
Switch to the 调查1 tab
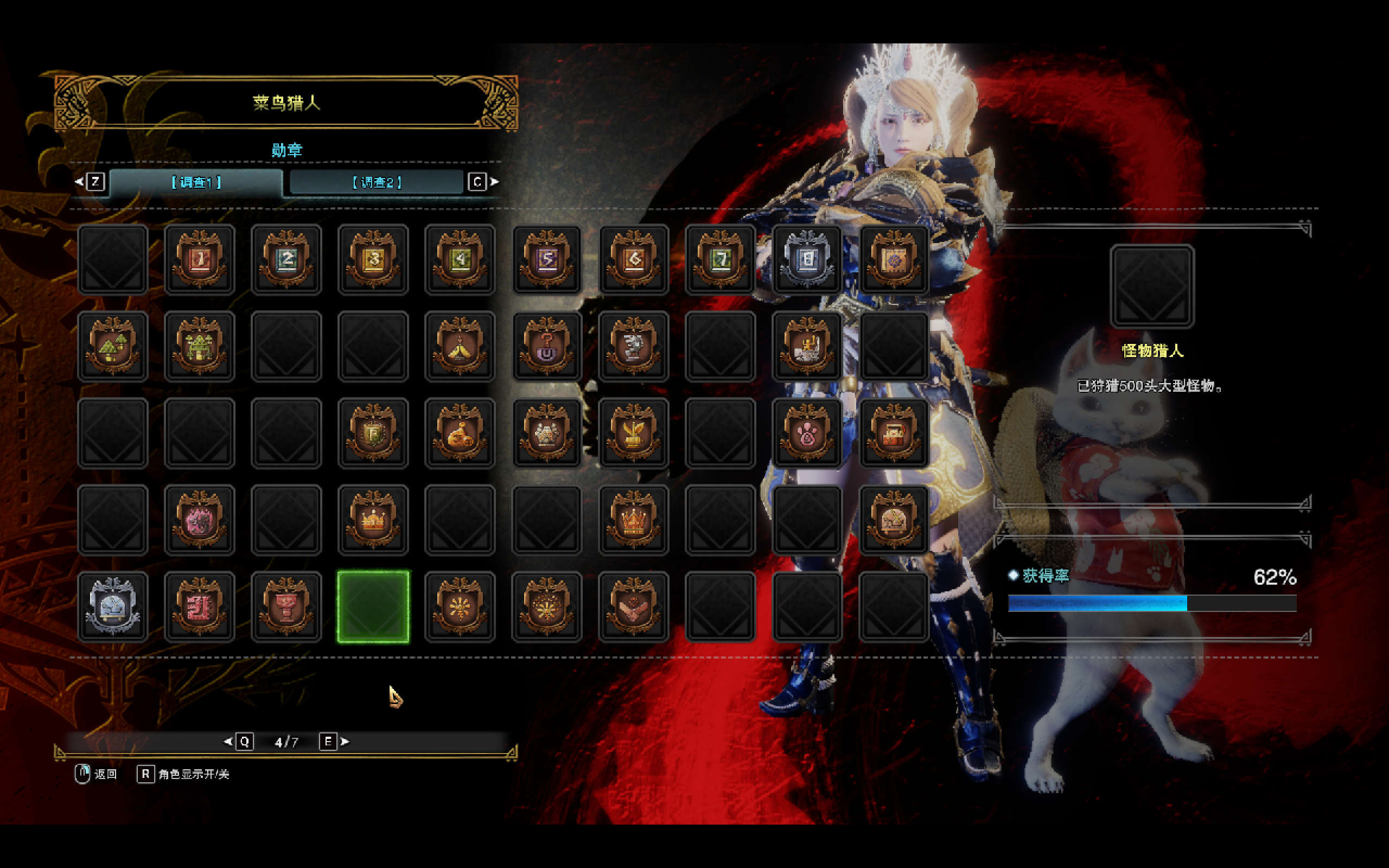tap(196, 182)
